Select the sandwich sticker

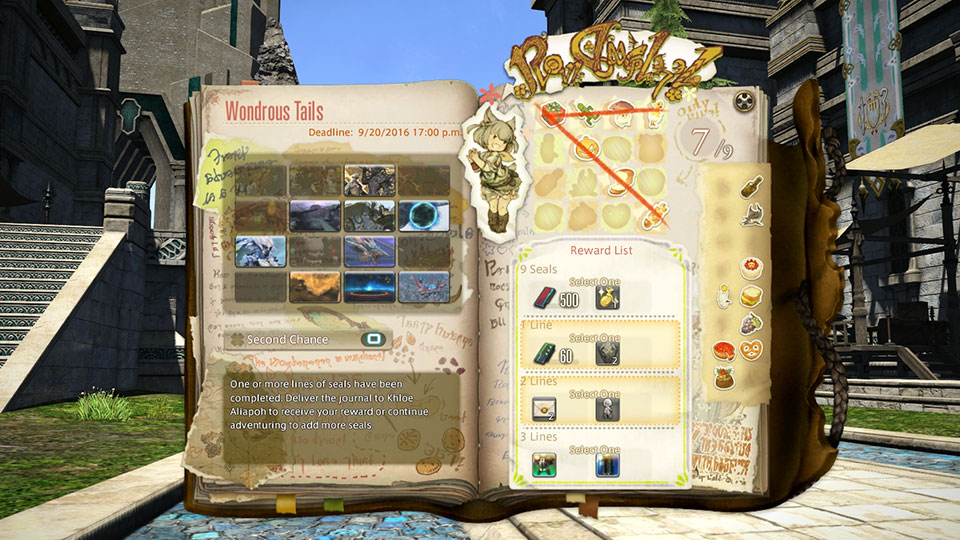(x=751, y=295)
